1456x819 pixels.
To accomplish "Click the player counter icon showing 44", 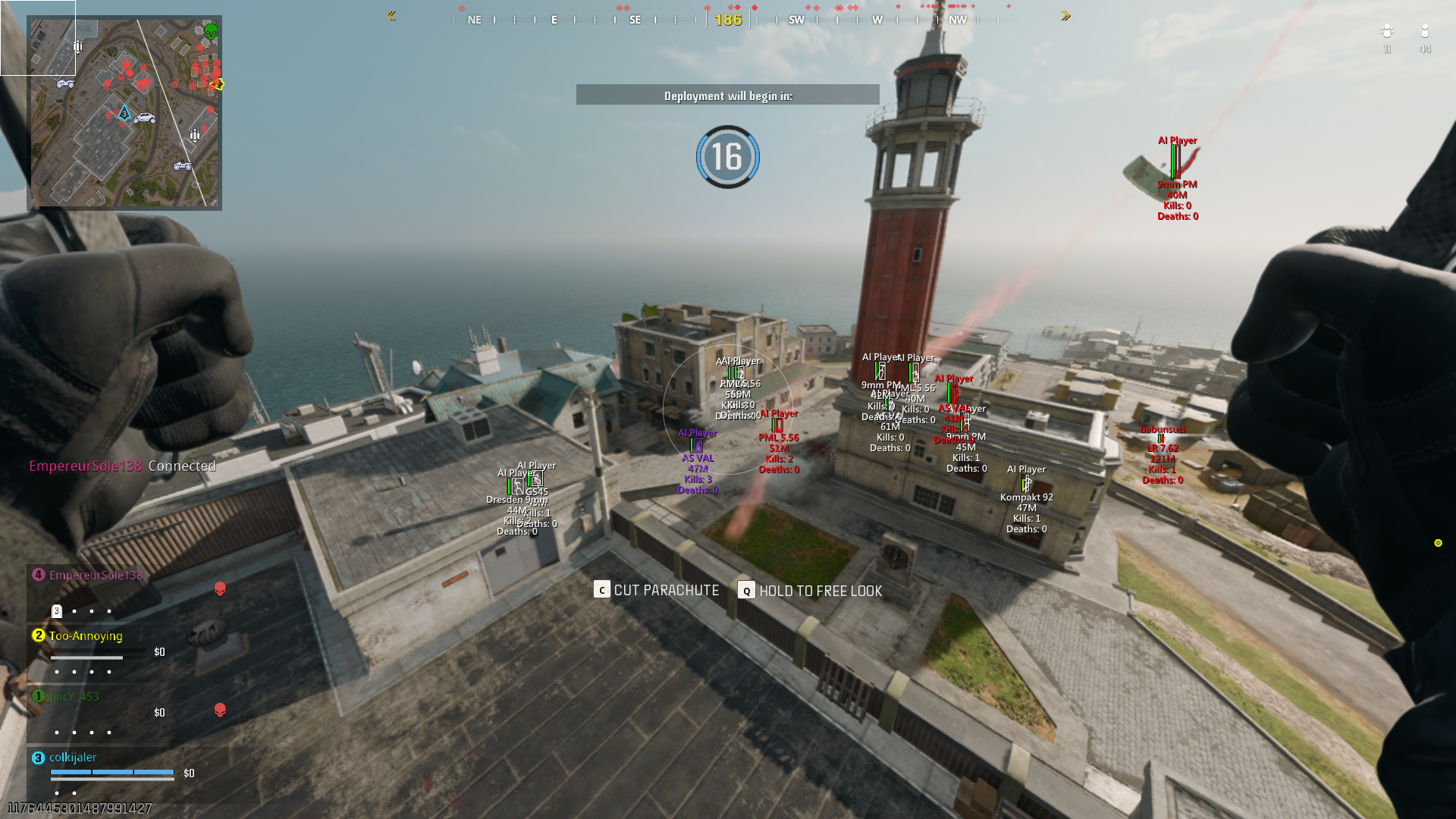I will pyautogui.click(x=1425, y=32).
